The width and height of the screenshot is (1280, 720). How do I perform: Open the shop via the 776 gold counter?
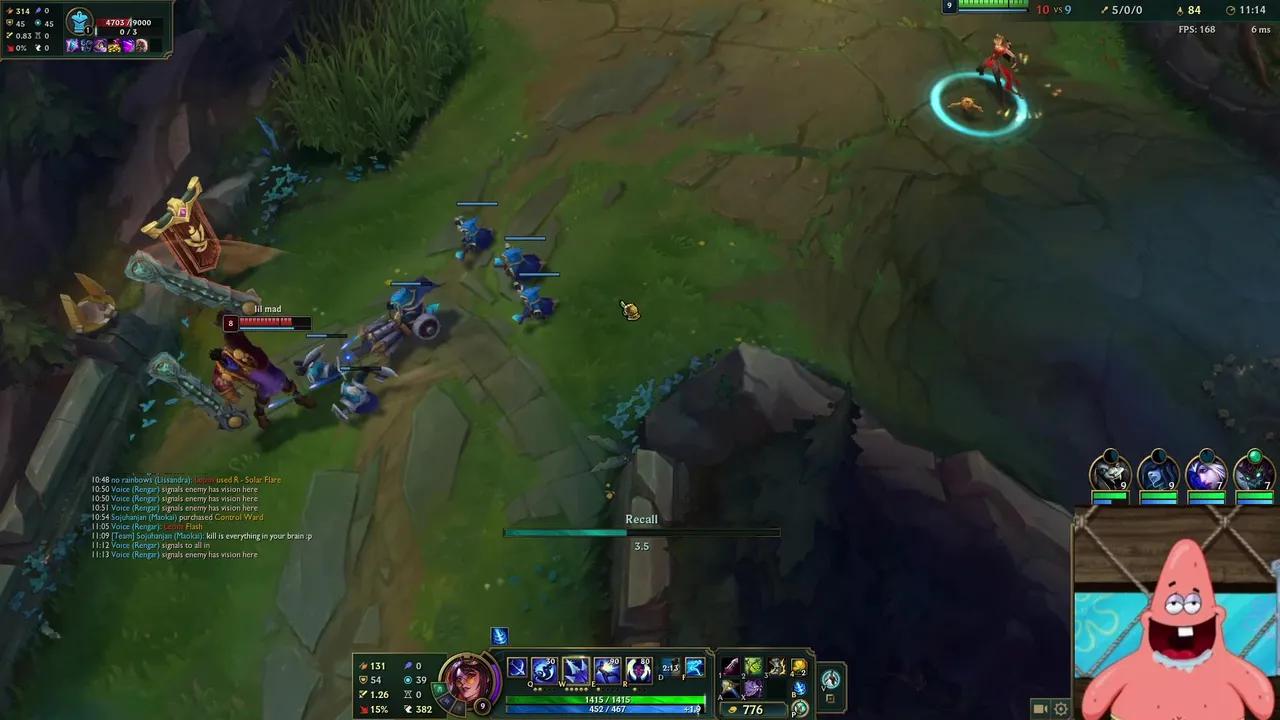coord(753,708)
